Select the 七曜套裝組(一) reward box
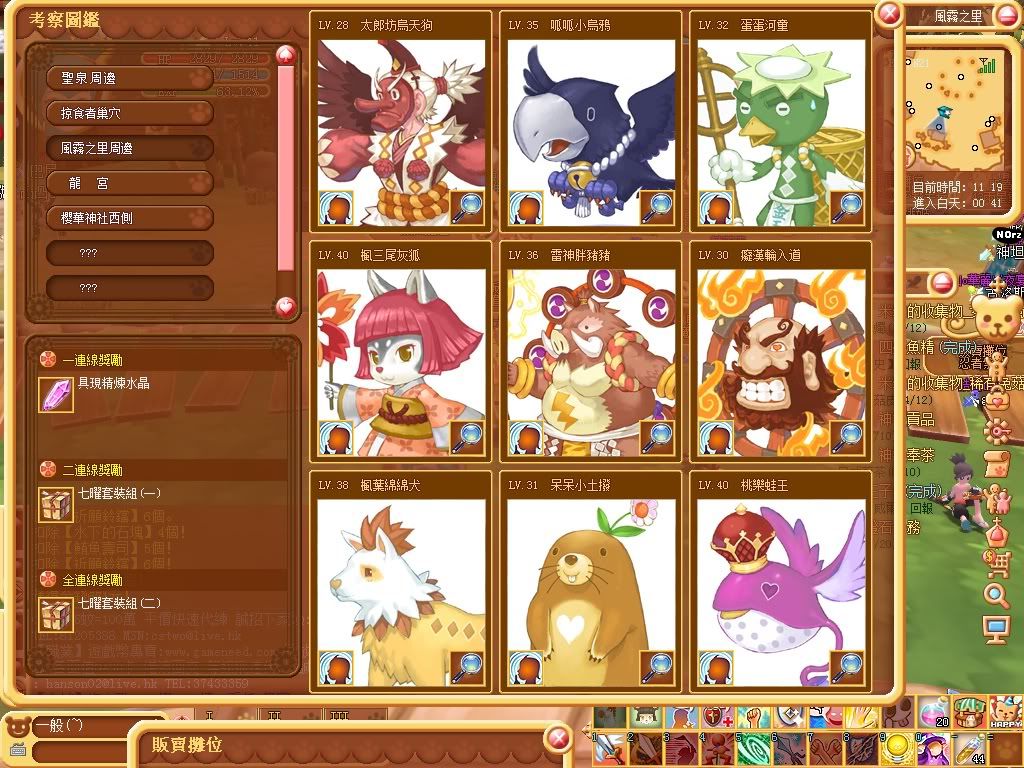 pos(56,505)
